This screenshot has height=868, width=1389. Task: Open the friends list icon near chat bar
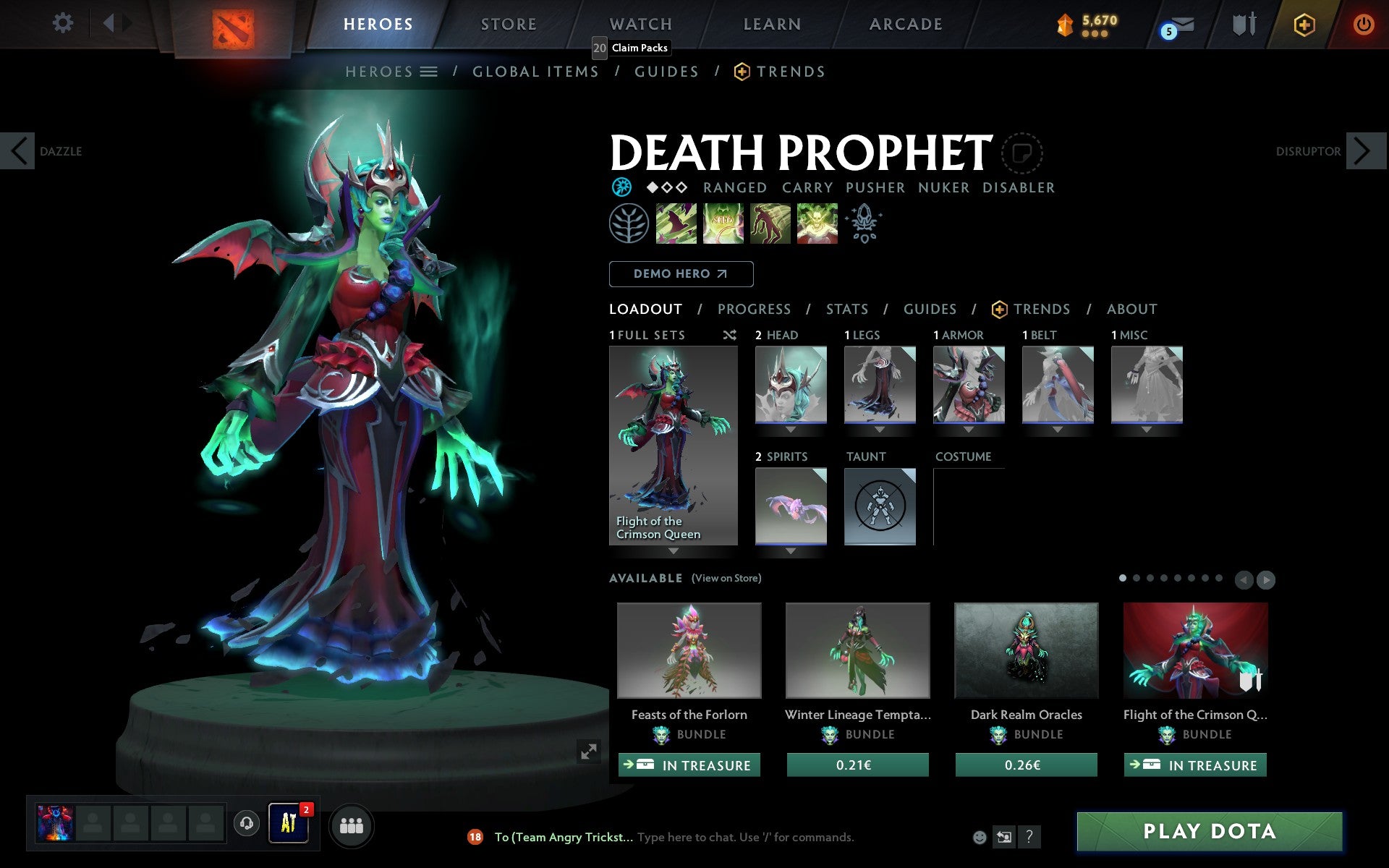click(x=351, y=825)
